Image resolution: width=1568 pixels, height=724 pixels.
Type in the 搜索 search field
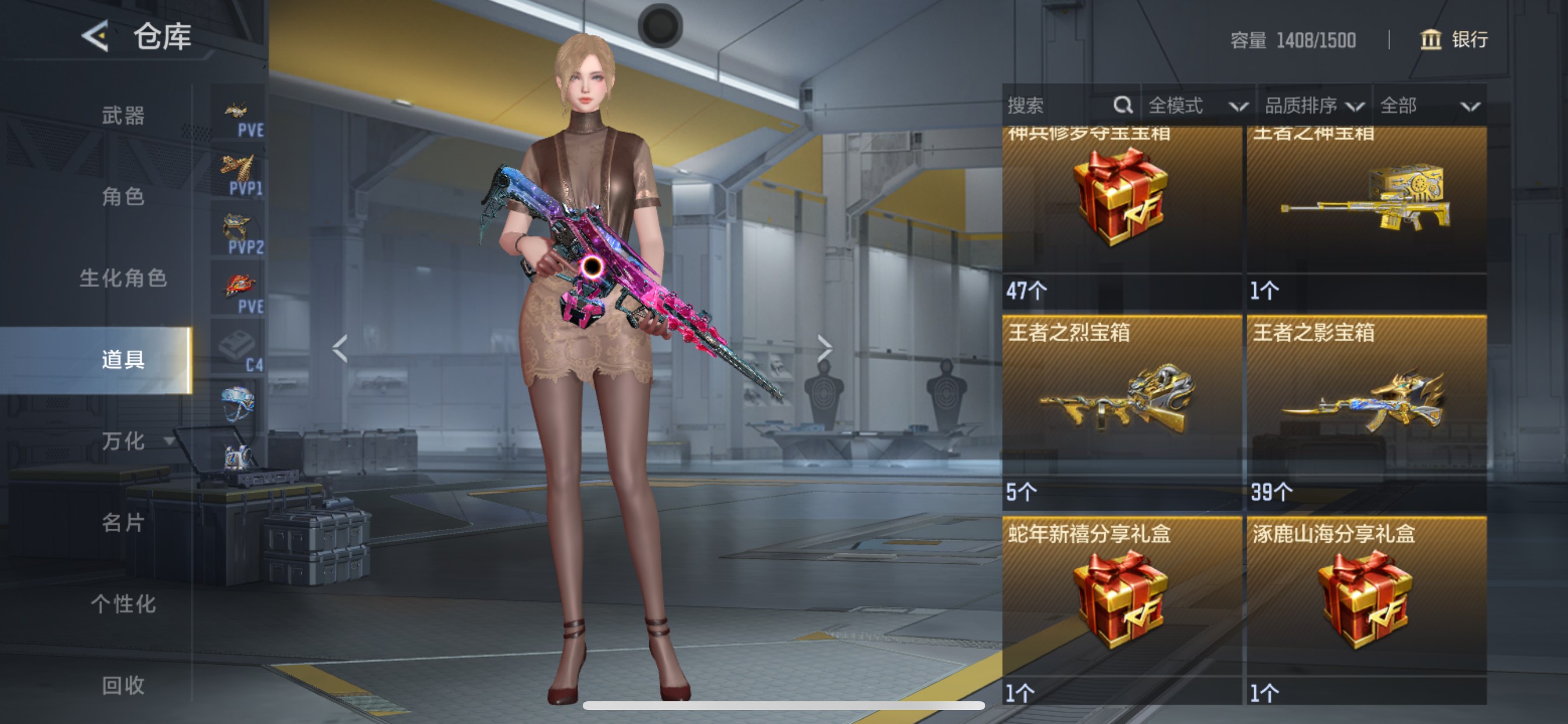pos(1047,106)
